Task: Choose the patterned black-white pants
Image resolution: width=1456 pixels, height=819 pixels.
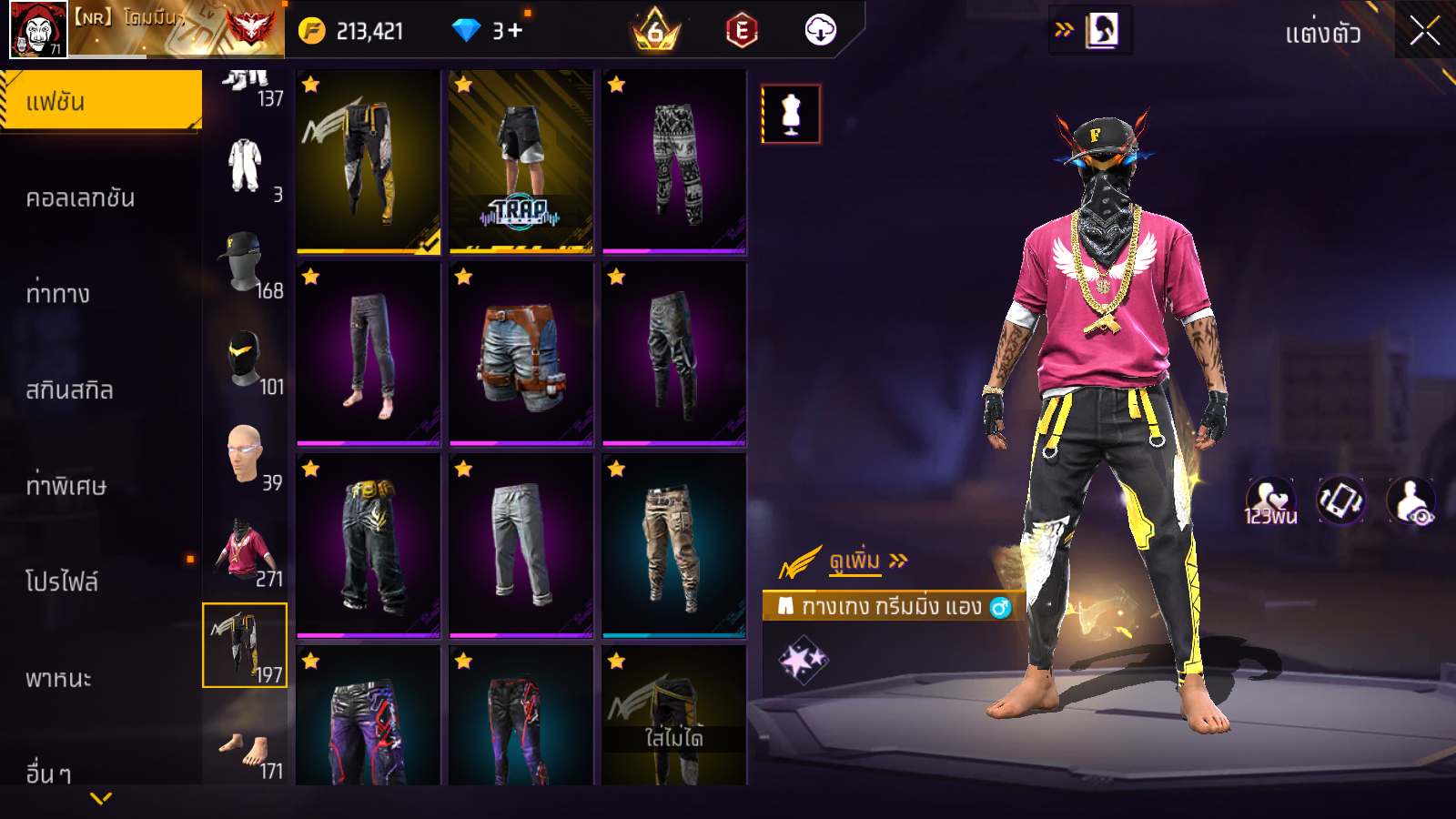Action: click(673, 161)
